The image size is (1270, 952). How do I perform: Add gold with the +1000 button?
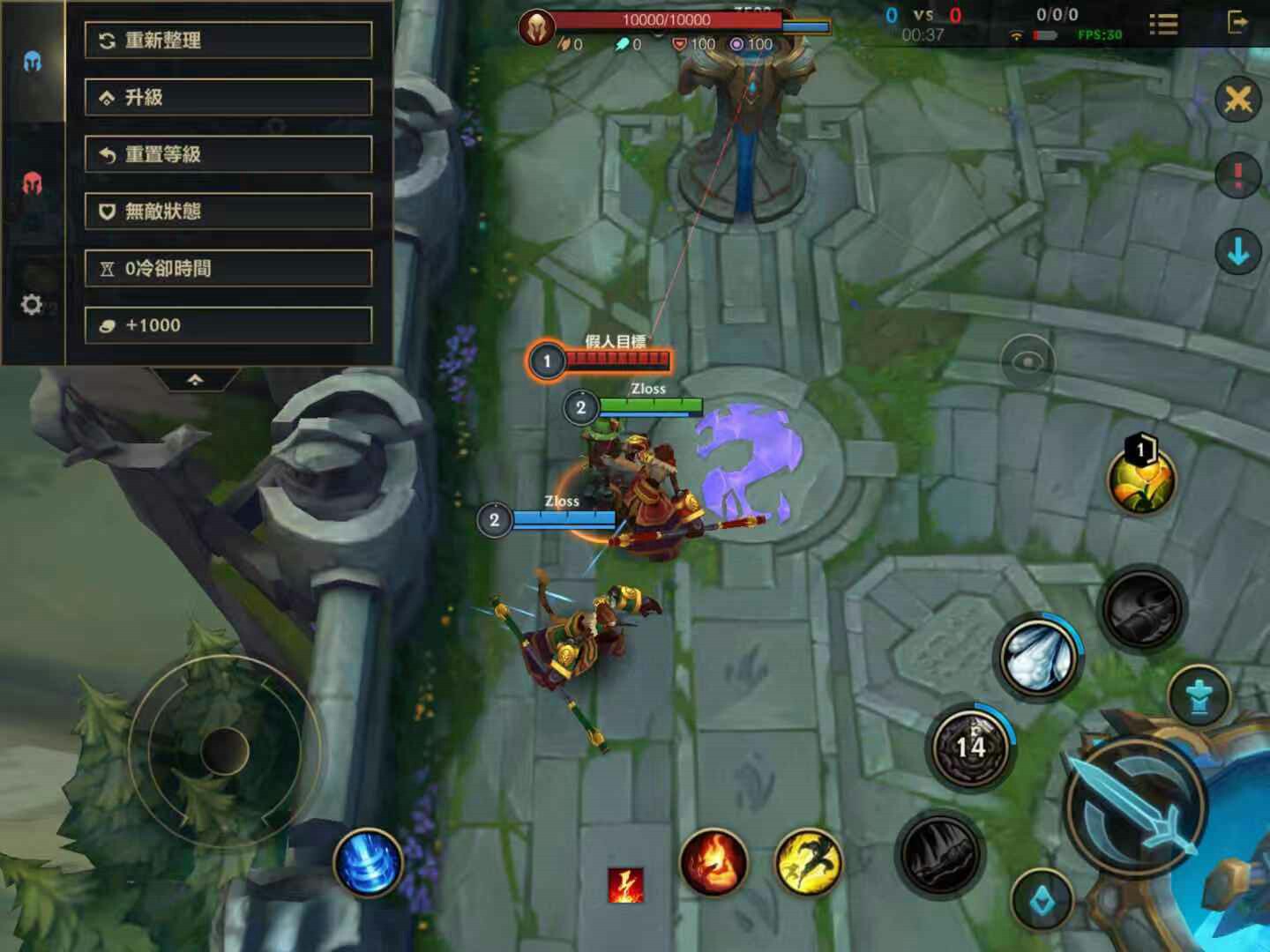click(228, 325)
